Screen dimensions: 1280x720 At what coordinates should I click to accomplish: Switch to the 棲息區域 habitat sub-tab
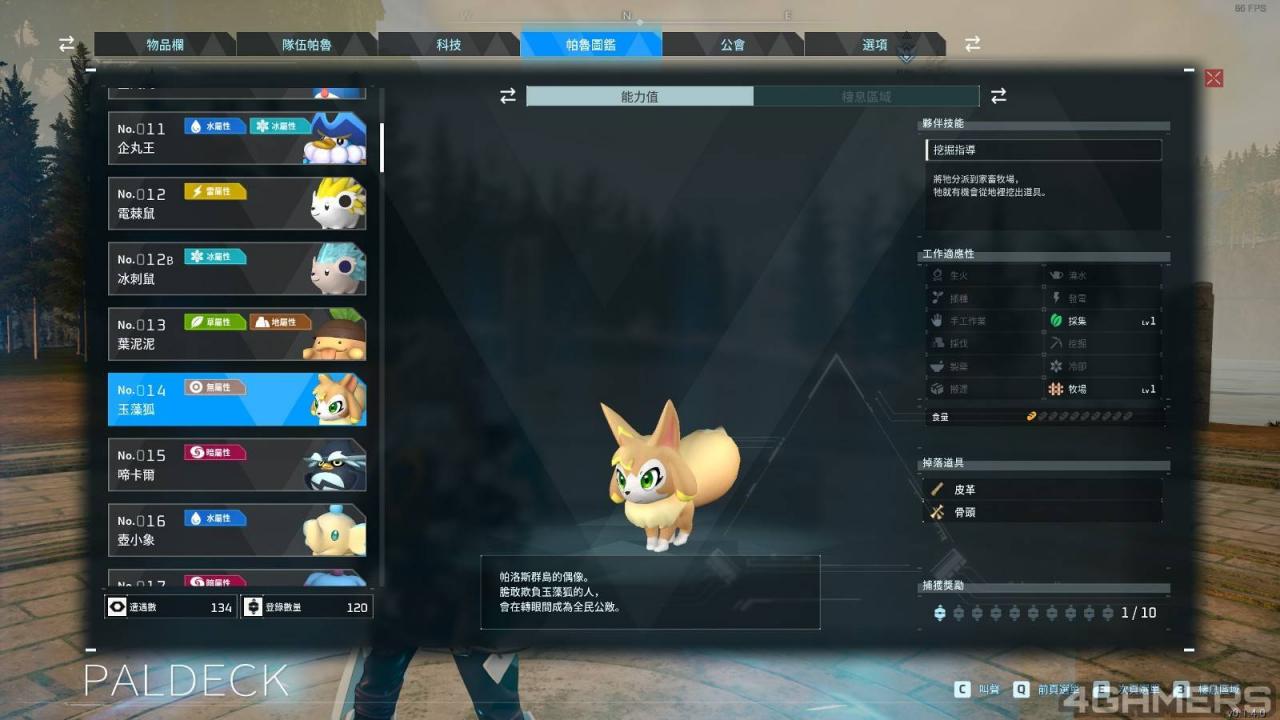pyautogui.click(x=866, y=96)
